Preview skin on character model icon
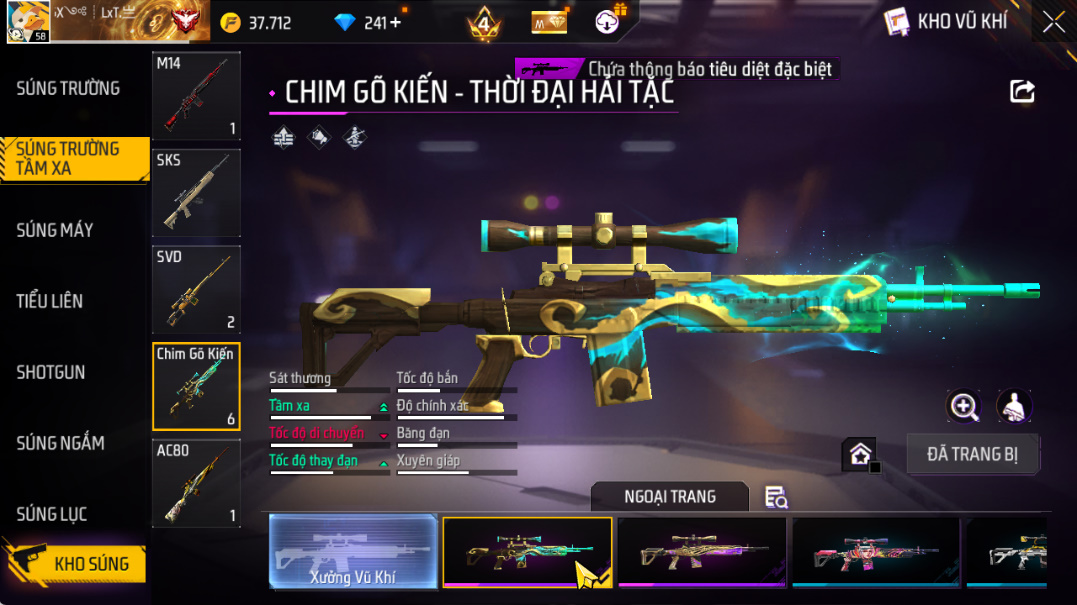Screen dimensions: 1077x605 (x=1014, y=406)
